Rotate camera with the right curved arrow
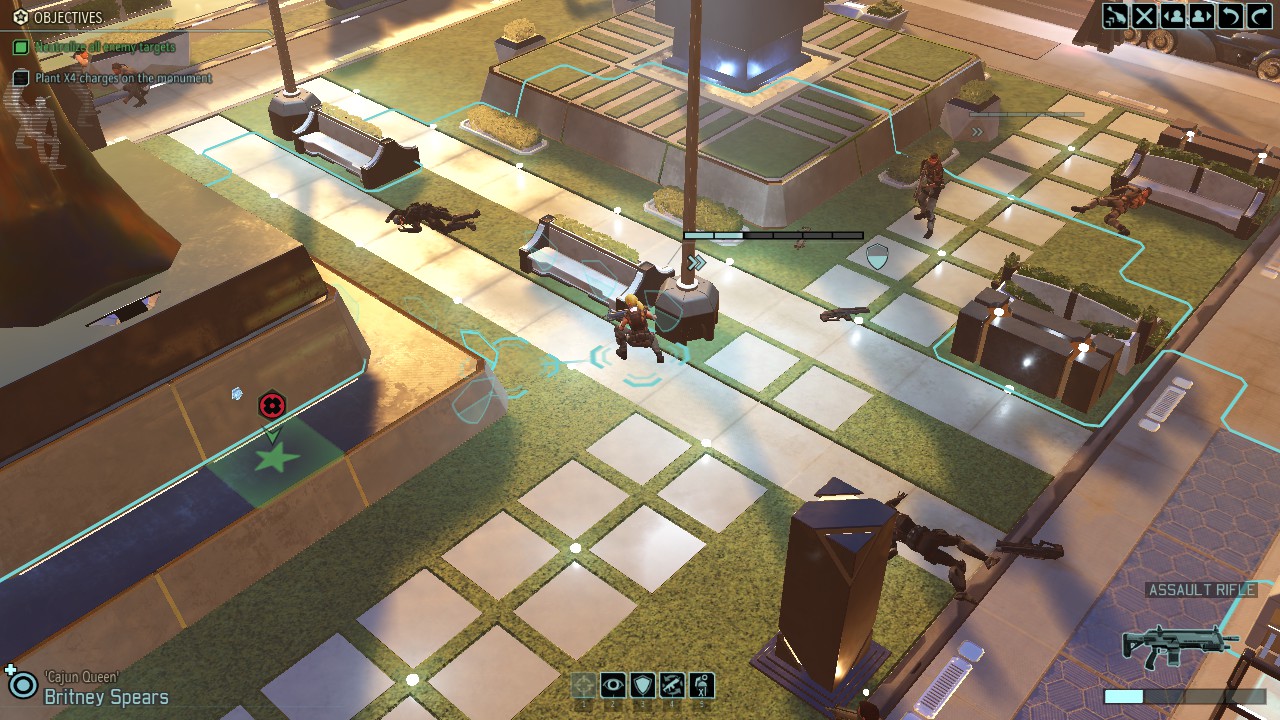The image size is (1280, 720). pyautogui.click(x=1258, y=15)
